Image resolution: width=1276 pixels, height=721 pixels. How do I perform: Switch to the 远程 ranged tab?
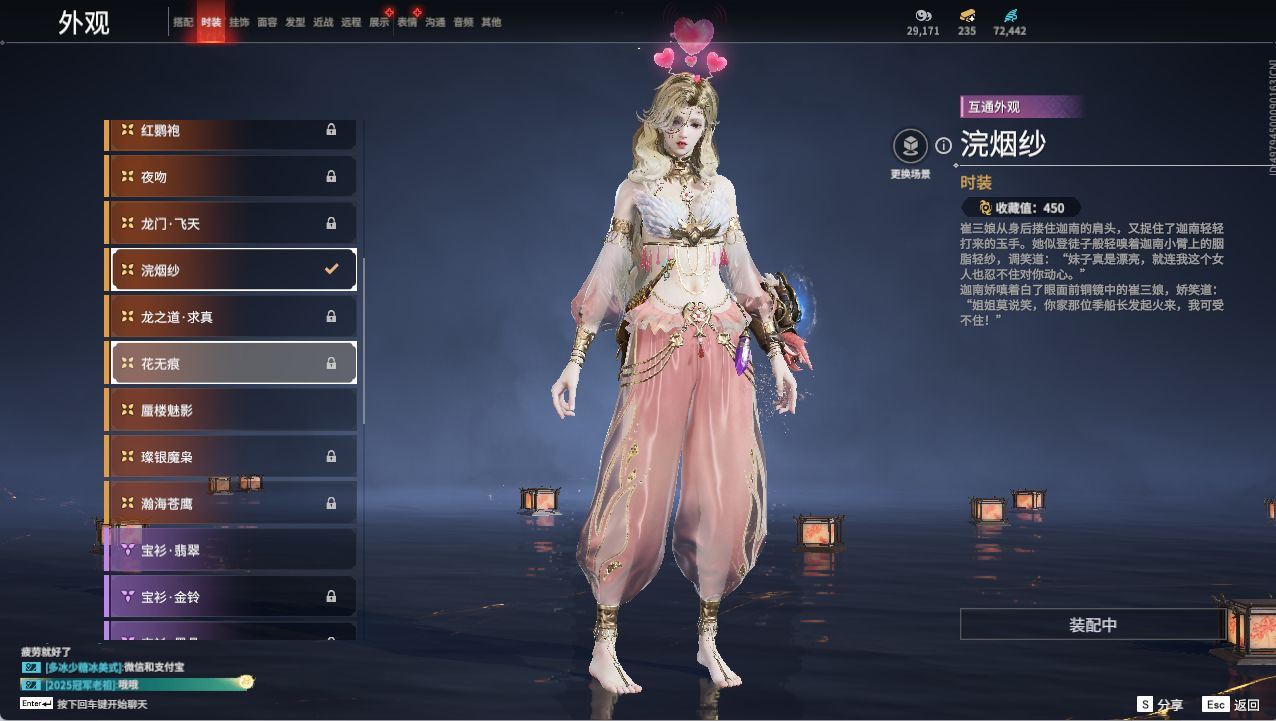(351, 22)
